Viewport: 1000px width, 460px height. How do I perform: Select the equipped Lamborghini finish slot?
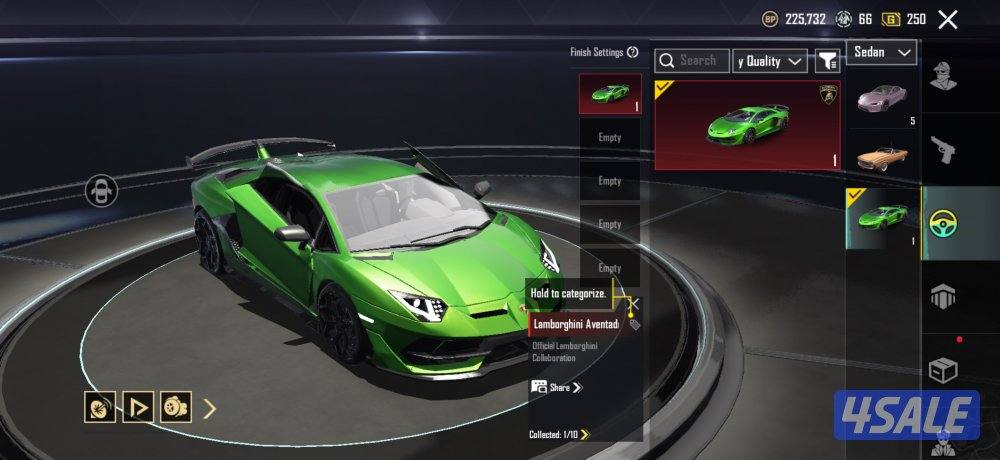tap(610, 94)
